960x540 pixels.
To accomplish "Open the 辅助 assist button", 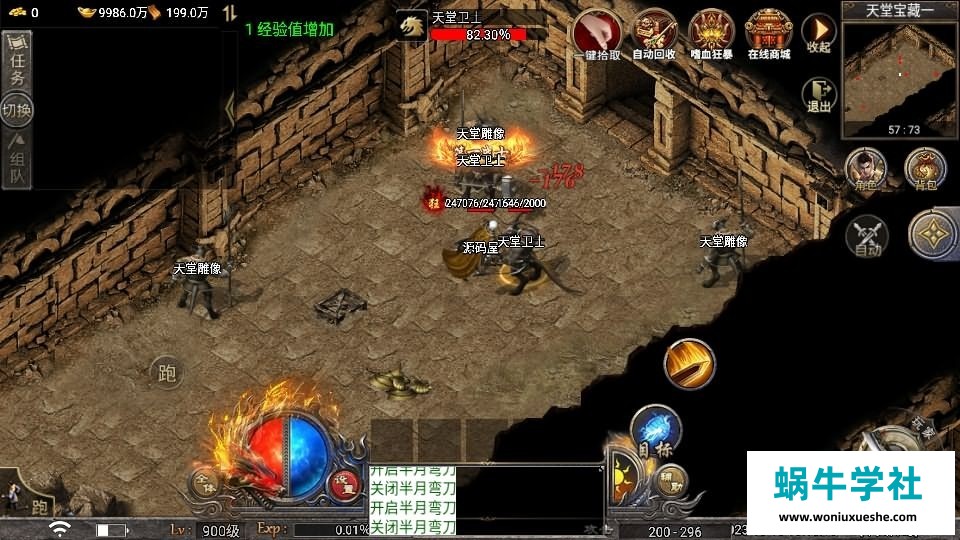I will (x=671, y=482).
